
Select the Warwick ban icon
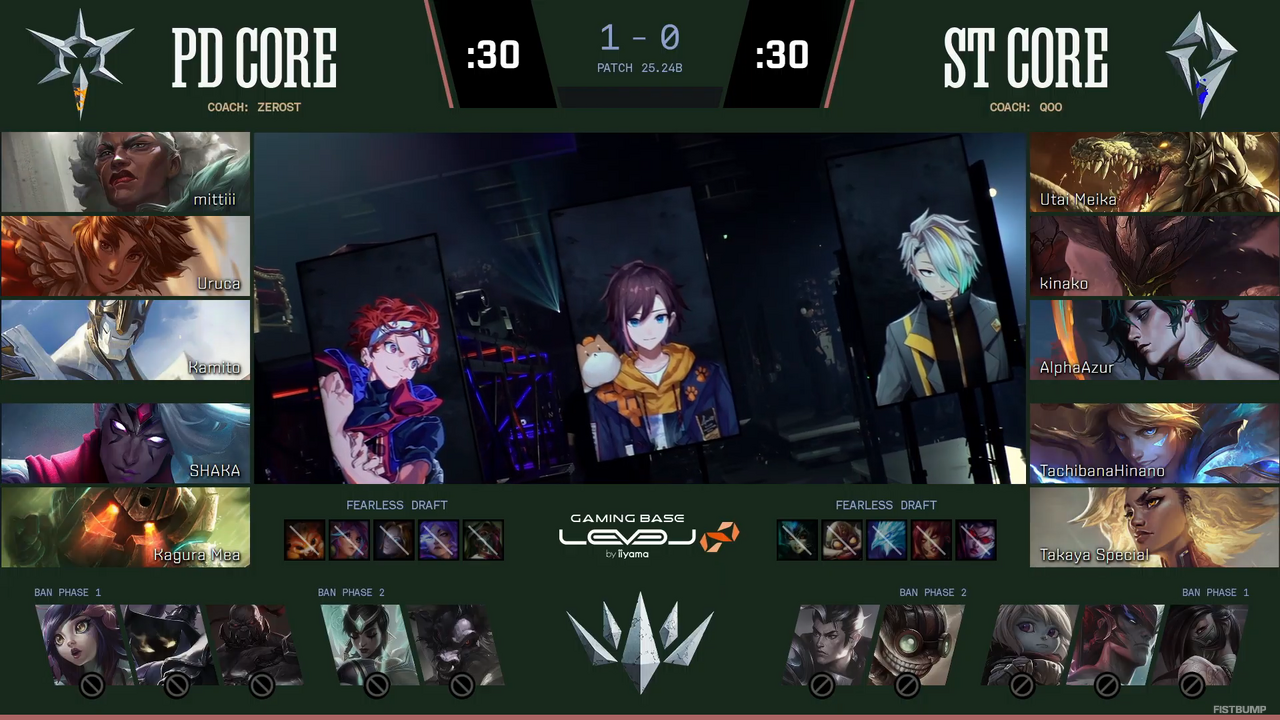tap(460, 645)
